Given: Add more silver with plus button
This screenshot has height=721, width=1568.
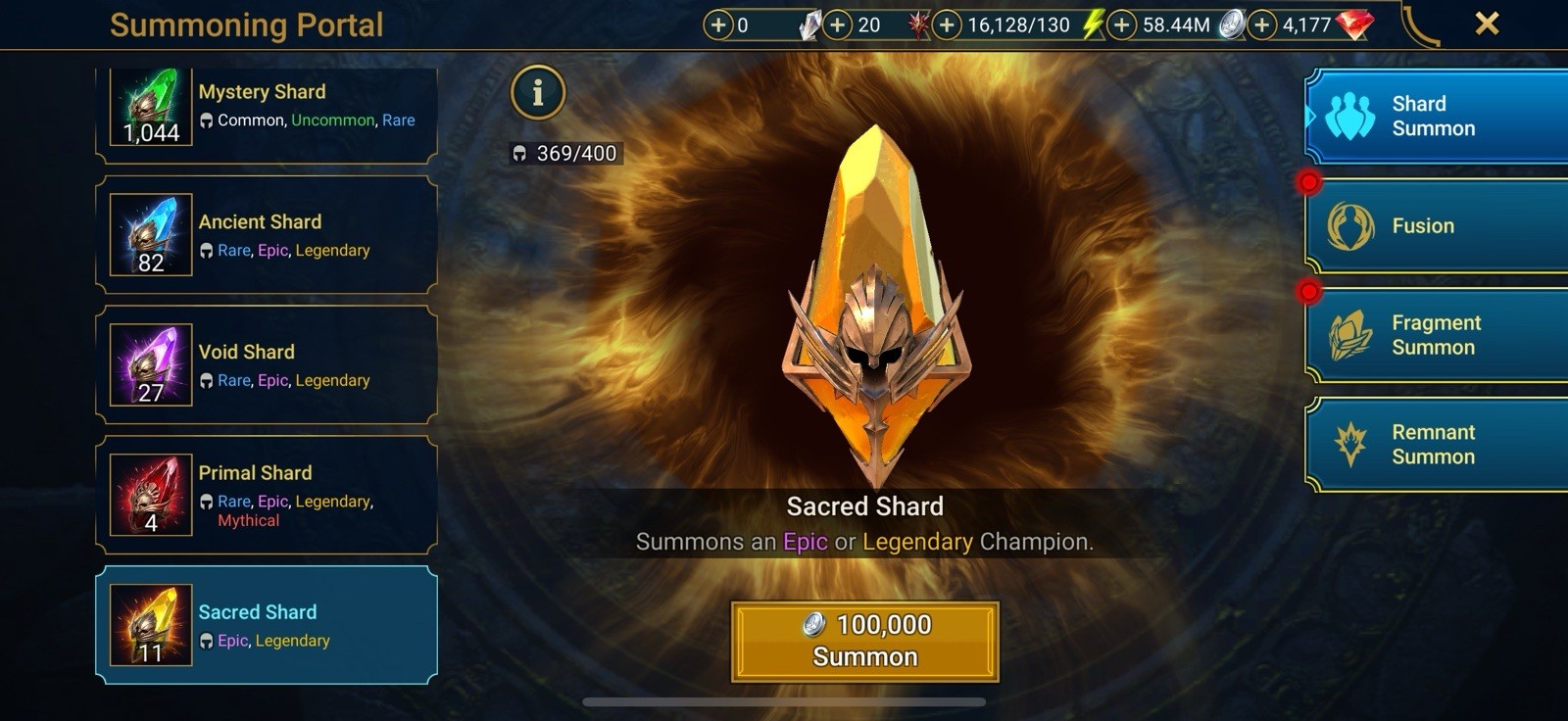Looking at the screenshot, I should [x=1122, y=24].
